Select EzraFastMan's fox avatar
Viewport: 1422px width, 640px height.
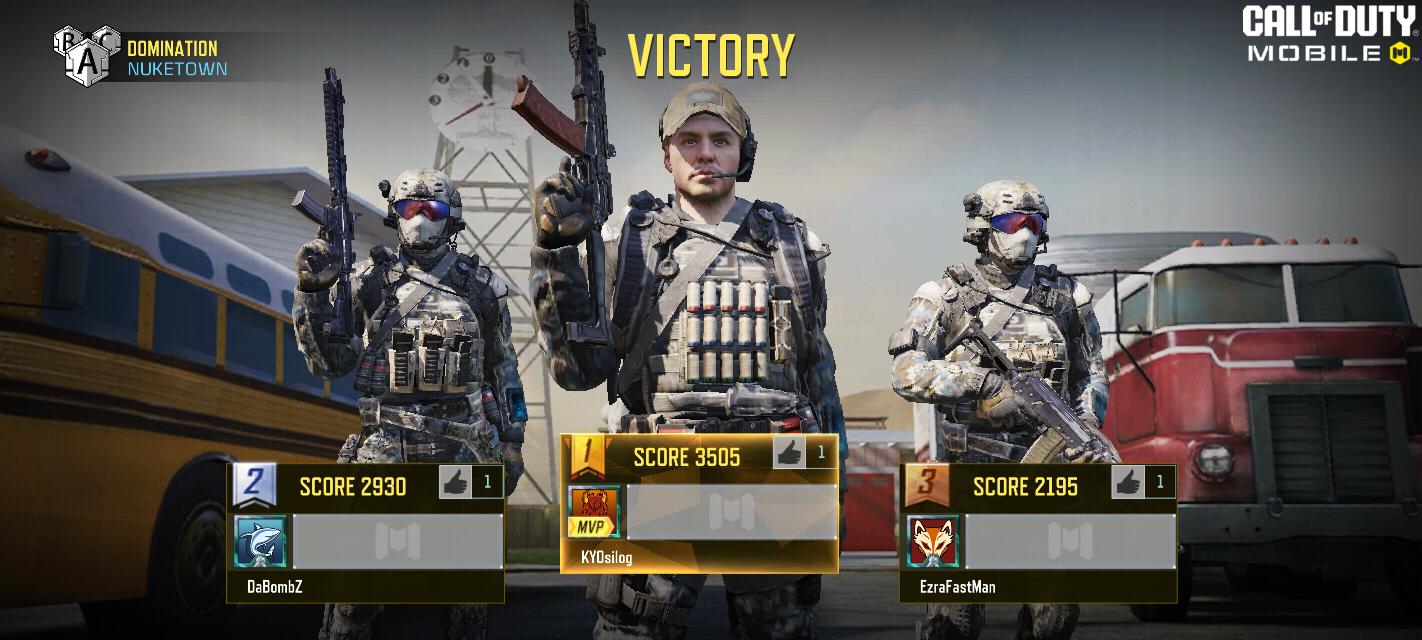pos(933,542)
